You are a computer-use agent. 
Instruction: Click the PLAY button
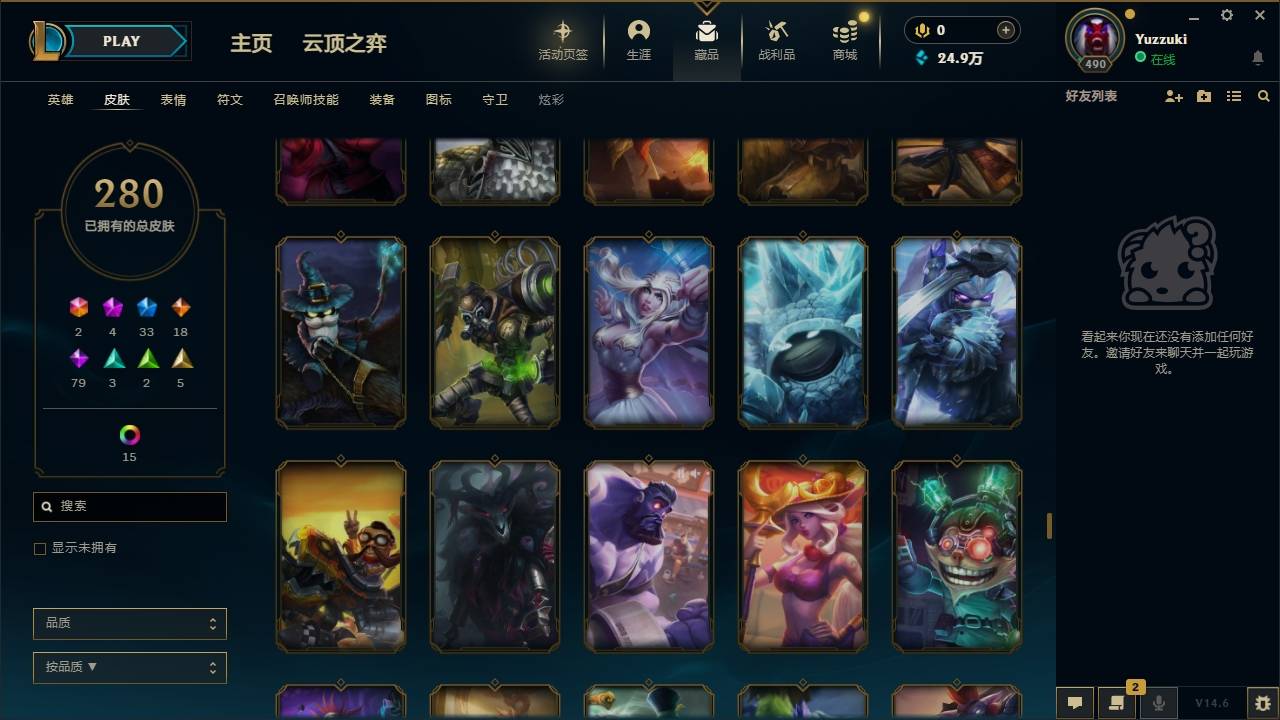(x=121, y=41)
